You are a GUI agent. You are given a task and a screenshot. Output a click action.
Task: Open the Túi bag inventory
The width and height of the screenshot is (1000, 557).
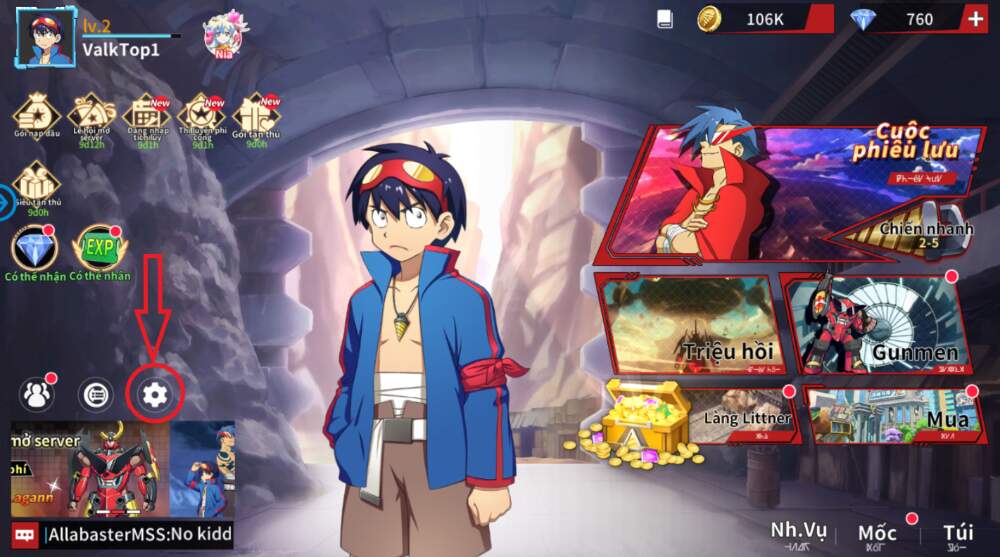[958, 536]
